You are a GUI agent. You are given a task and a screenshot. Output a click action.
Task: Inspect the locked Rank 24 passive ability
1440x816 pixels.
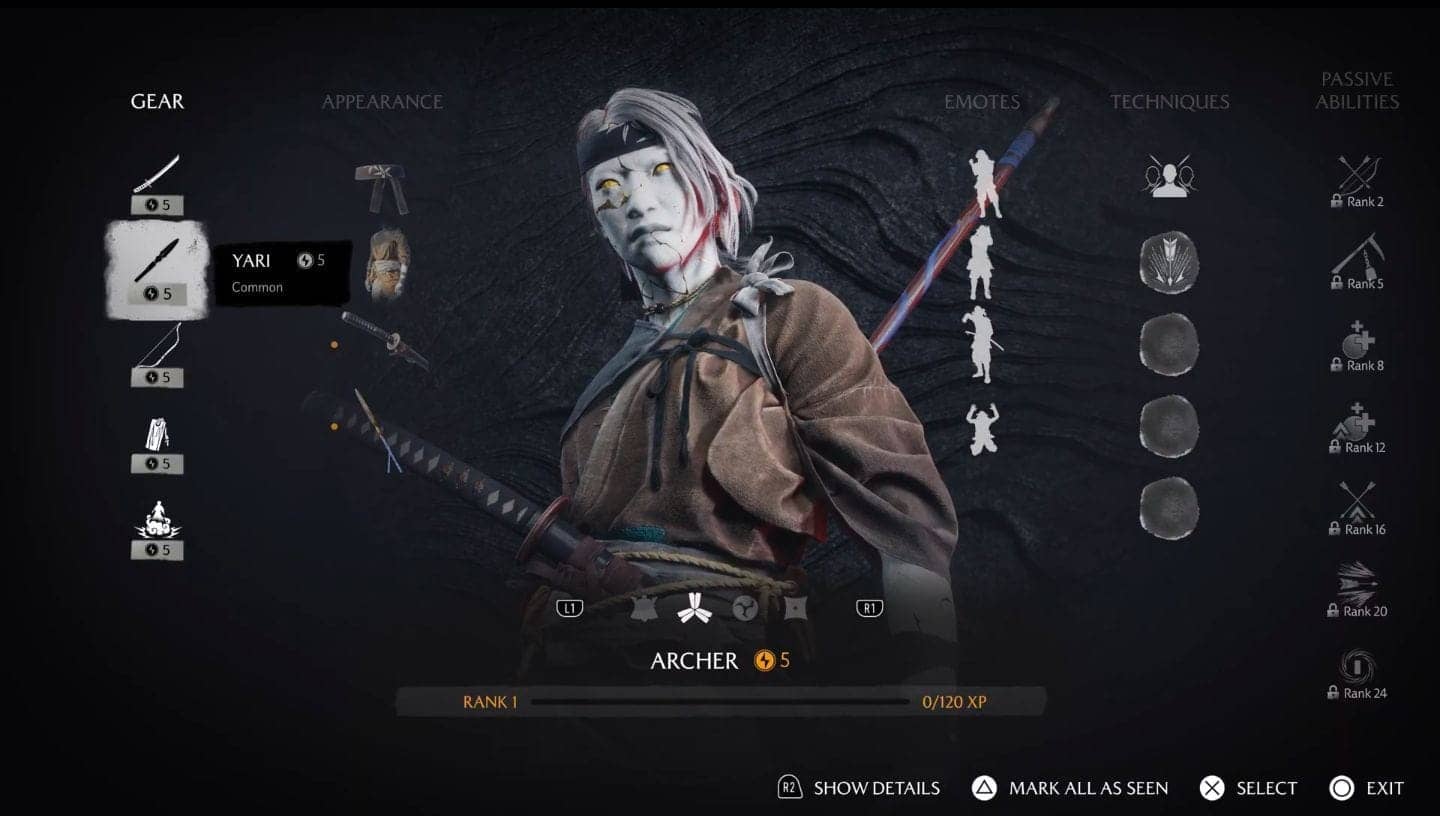pyautogui.click(x=1357, y=674)
